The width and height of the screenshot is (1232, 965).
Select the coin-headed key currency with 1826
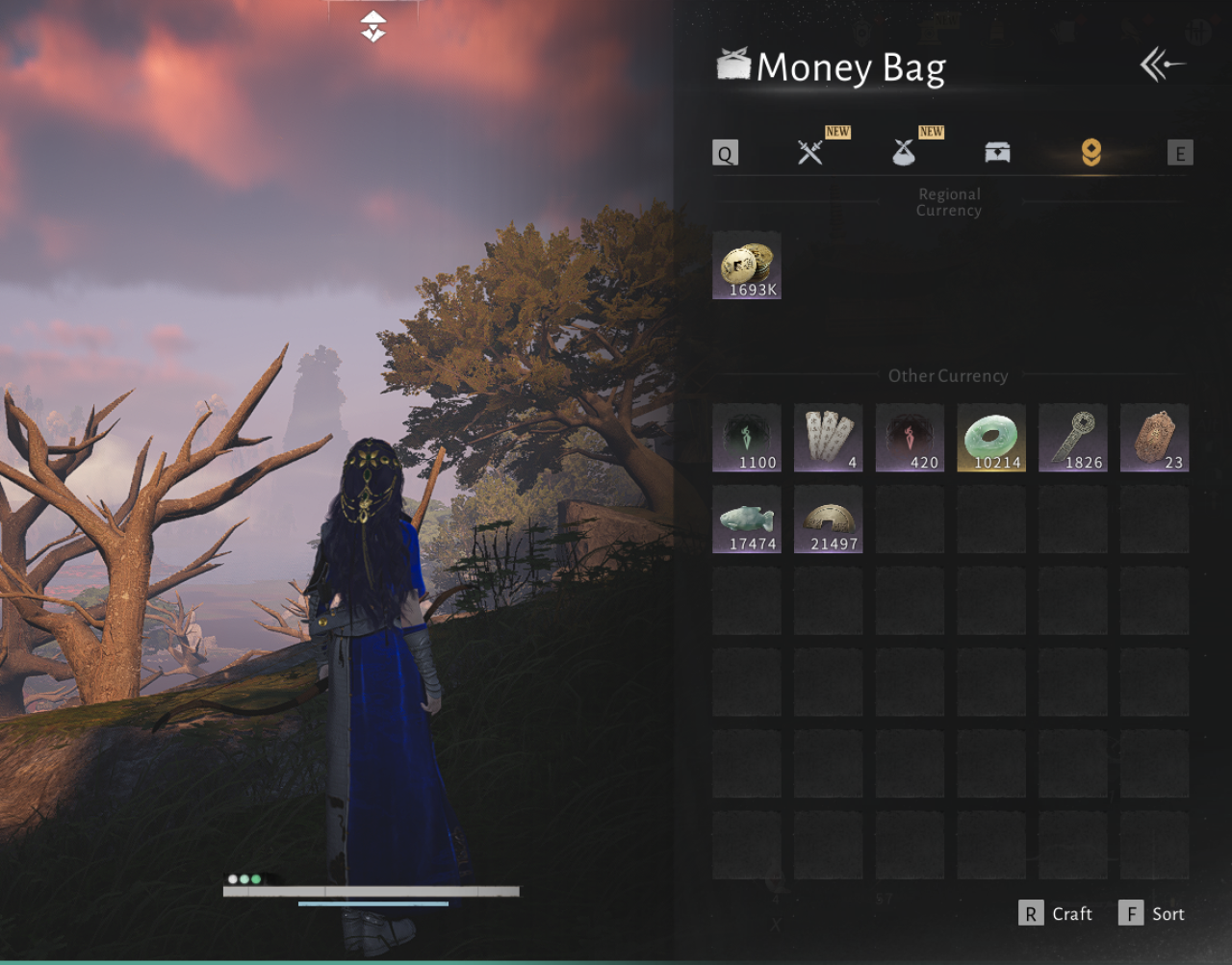(x=1073, y=438)
